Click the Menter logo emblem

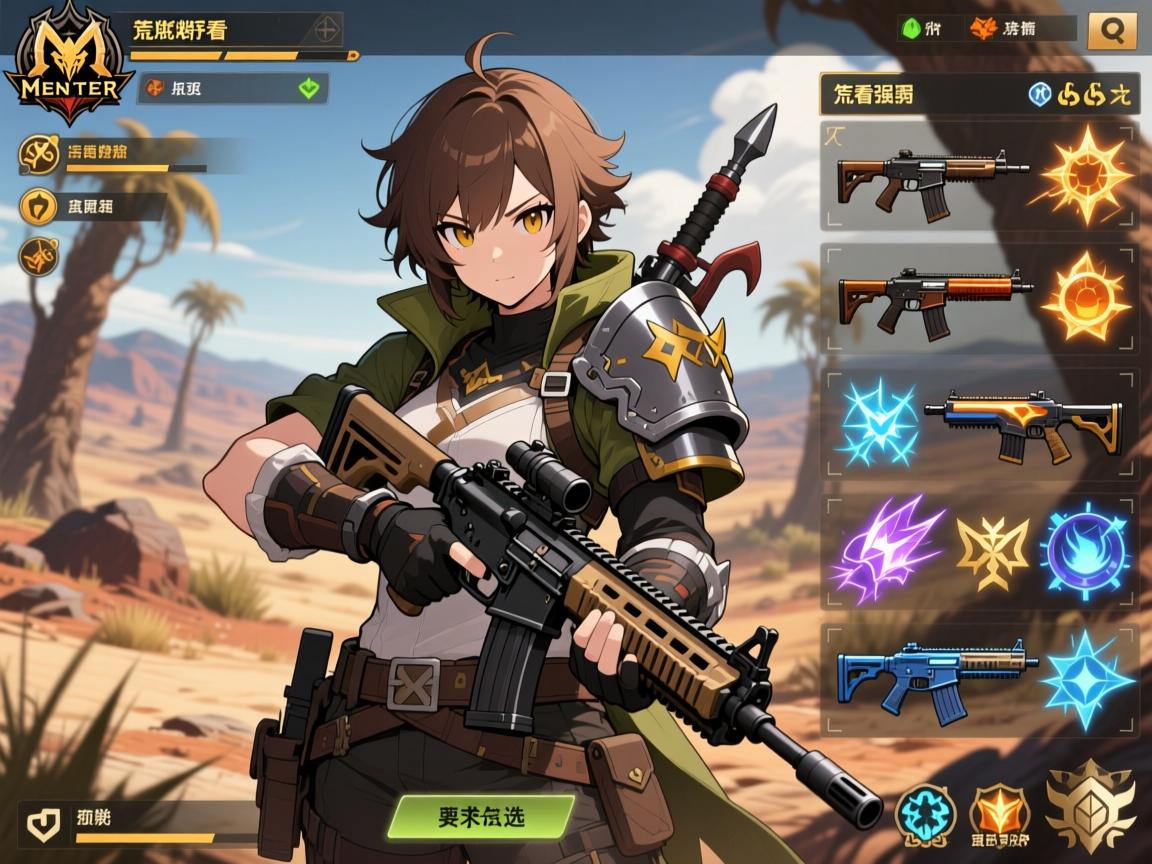65,63
